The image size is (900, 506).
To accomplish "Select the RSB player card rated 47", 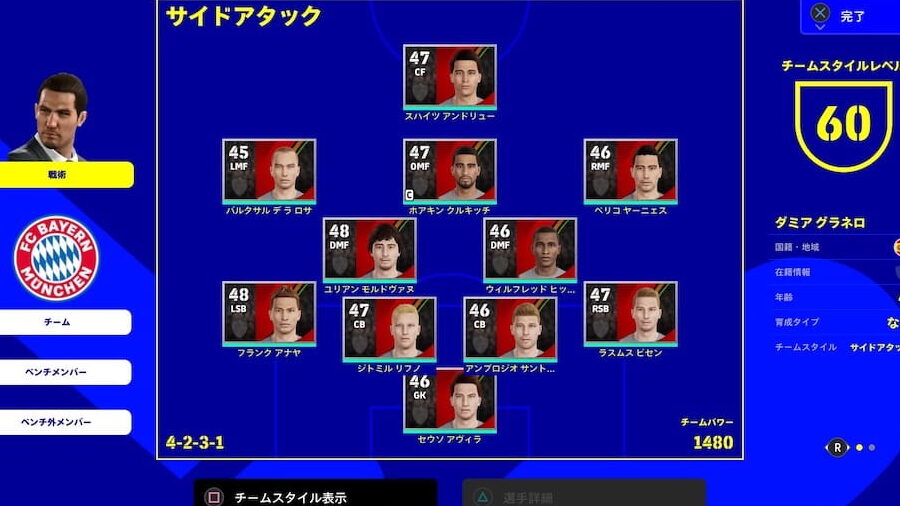I will point(630,313).
